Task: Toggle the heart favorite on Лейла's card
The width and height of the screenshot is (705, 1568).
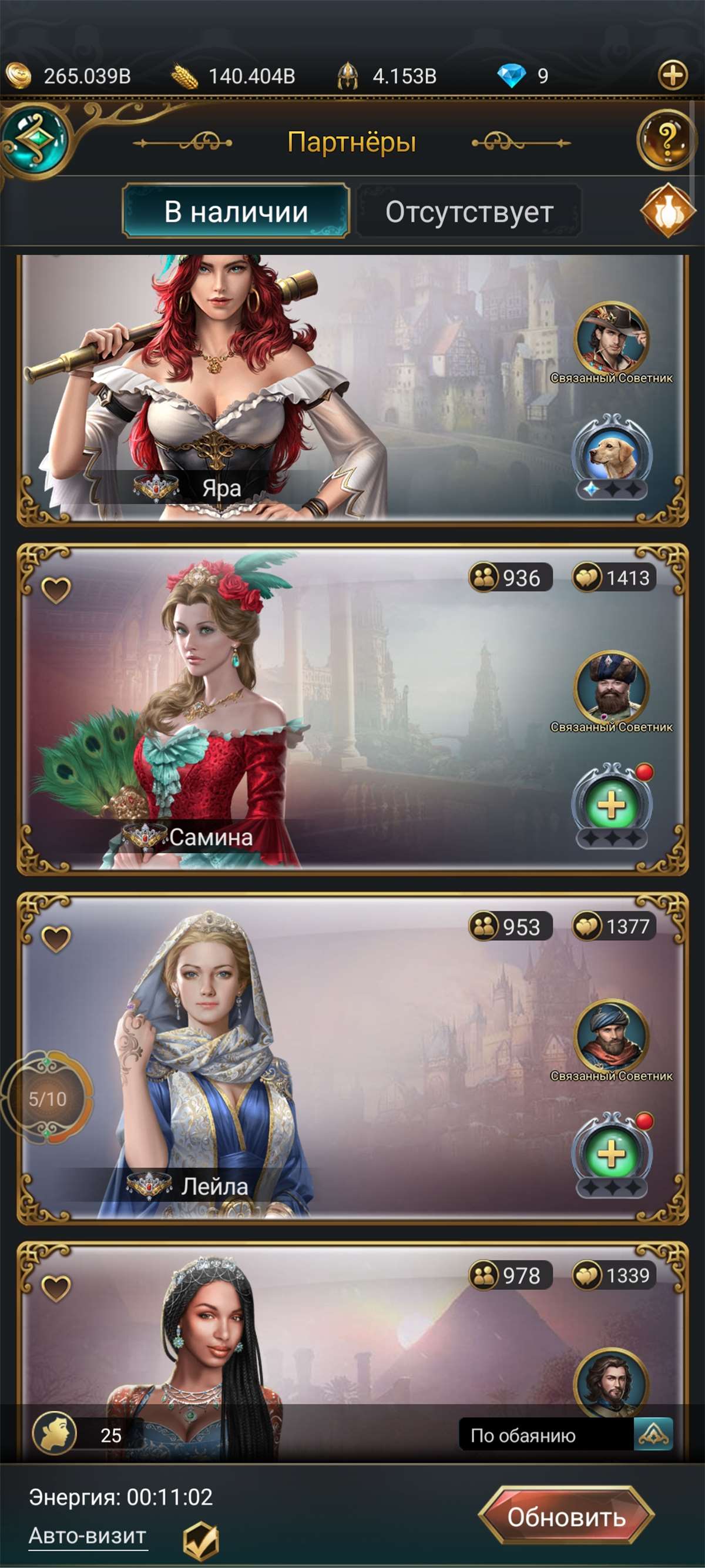Action: [56, 938]
